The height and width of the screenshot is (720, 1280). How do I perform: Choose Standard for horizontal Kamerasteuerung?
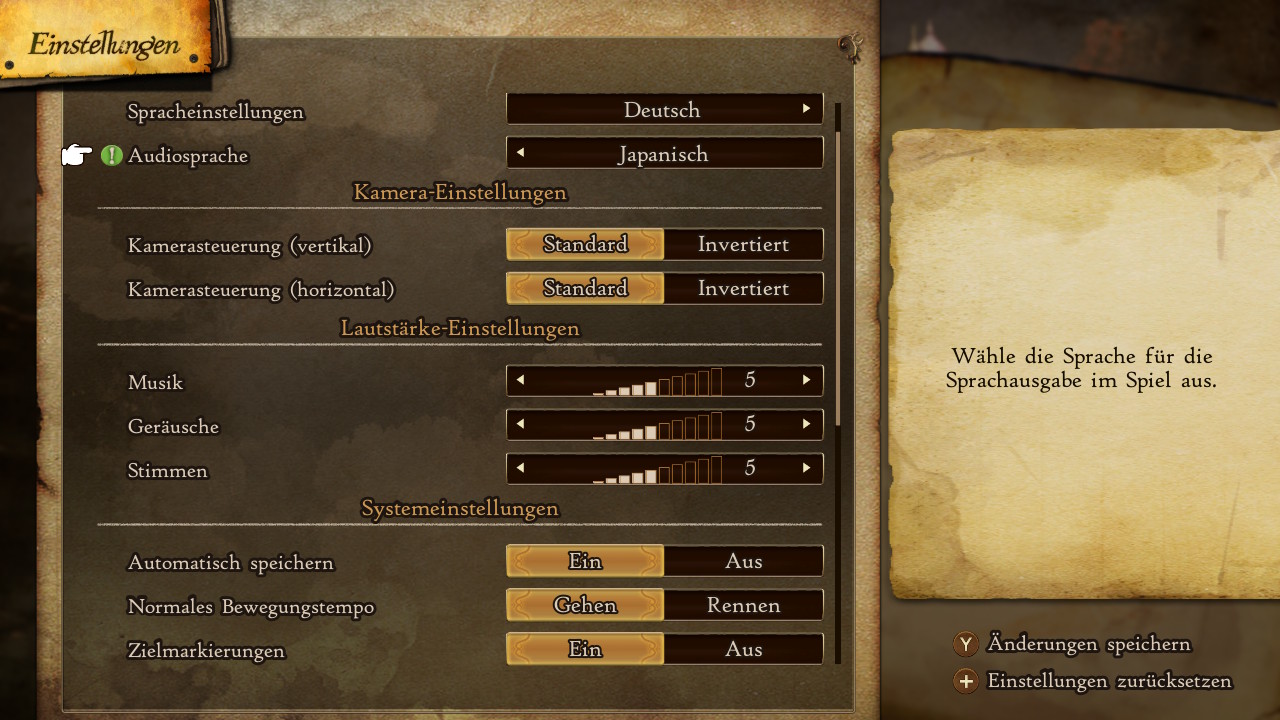coord(585,288)
